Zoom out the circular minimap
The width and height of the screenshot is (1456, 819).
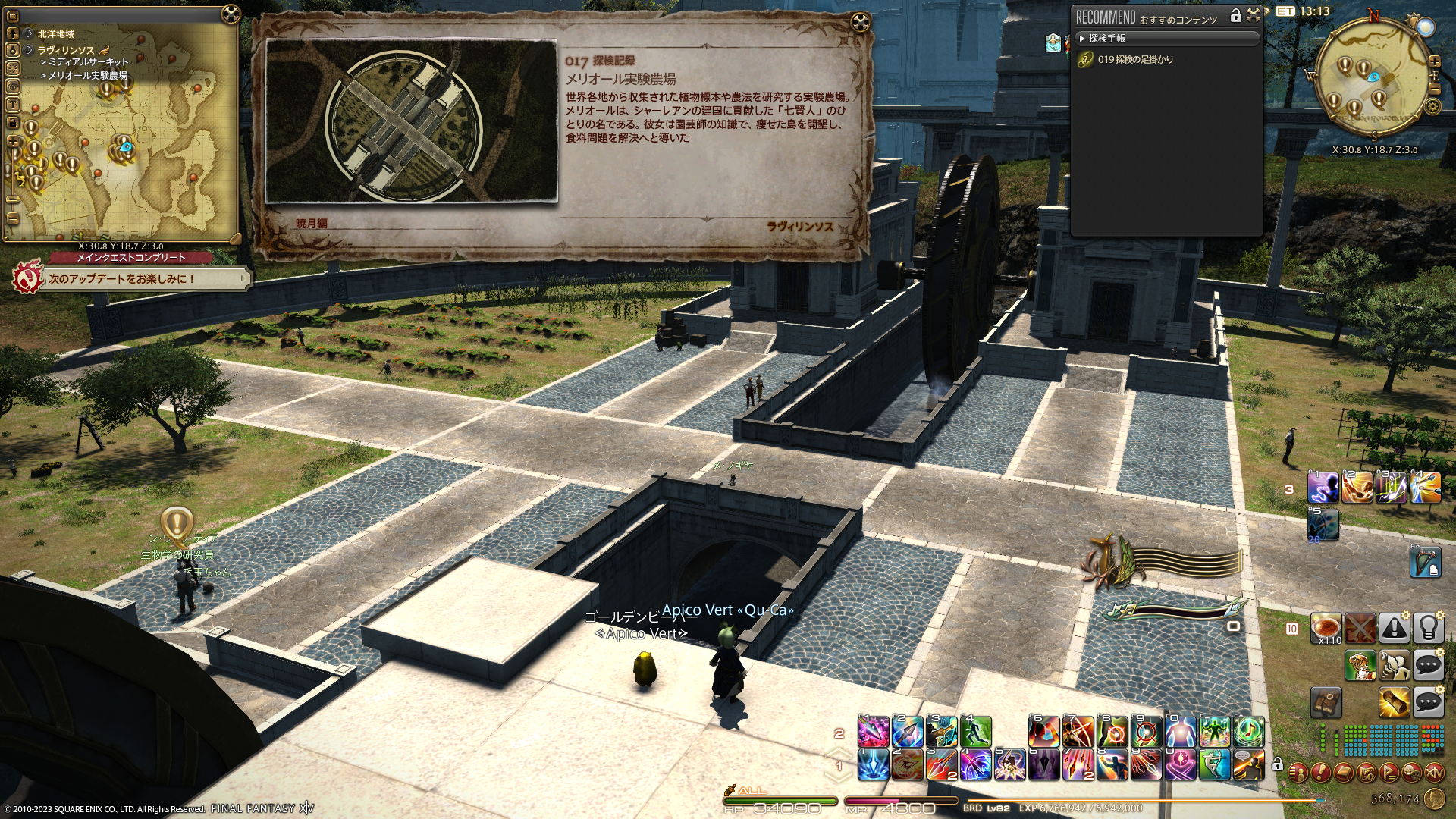pyautogui.click(x=1434, y=89)
